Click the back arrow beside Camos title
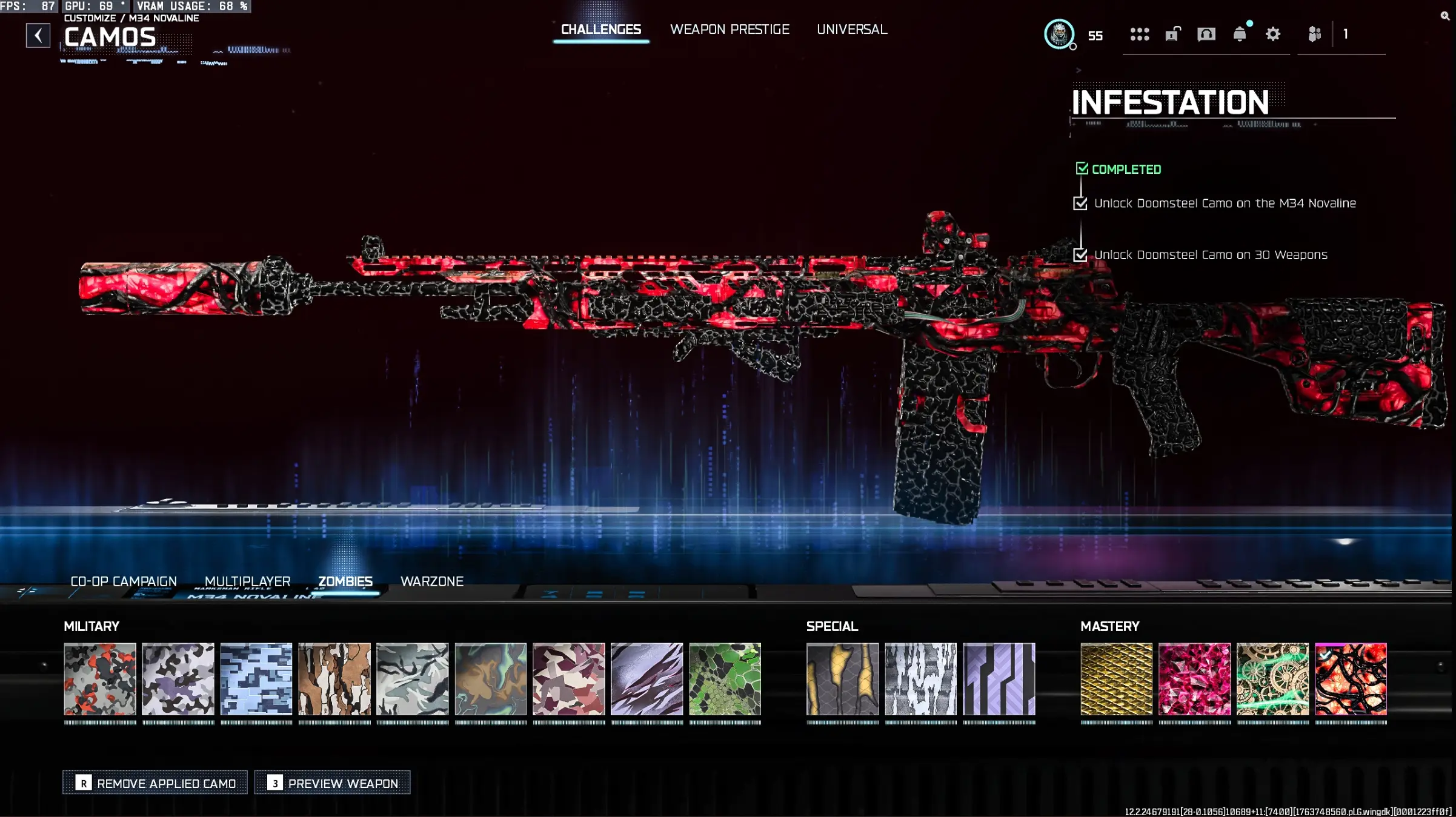 38,35
